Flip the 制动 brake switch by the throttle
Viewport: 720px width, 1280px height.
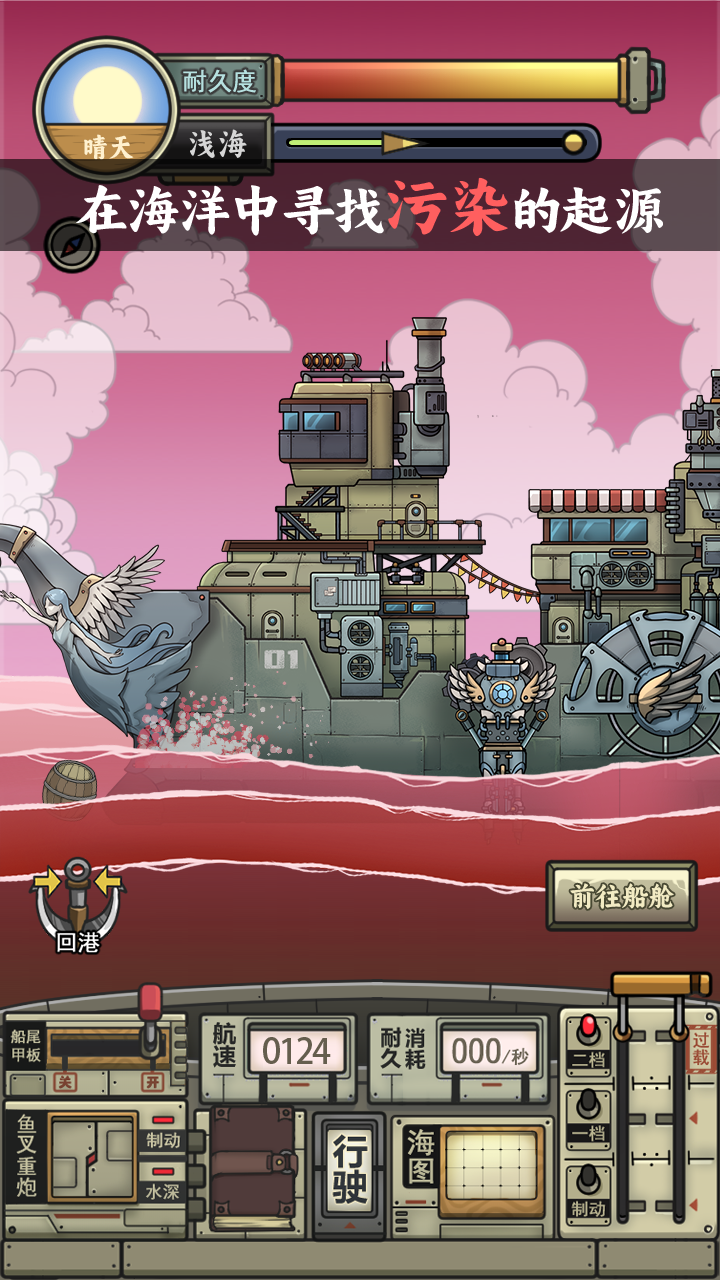[588, 1192]
